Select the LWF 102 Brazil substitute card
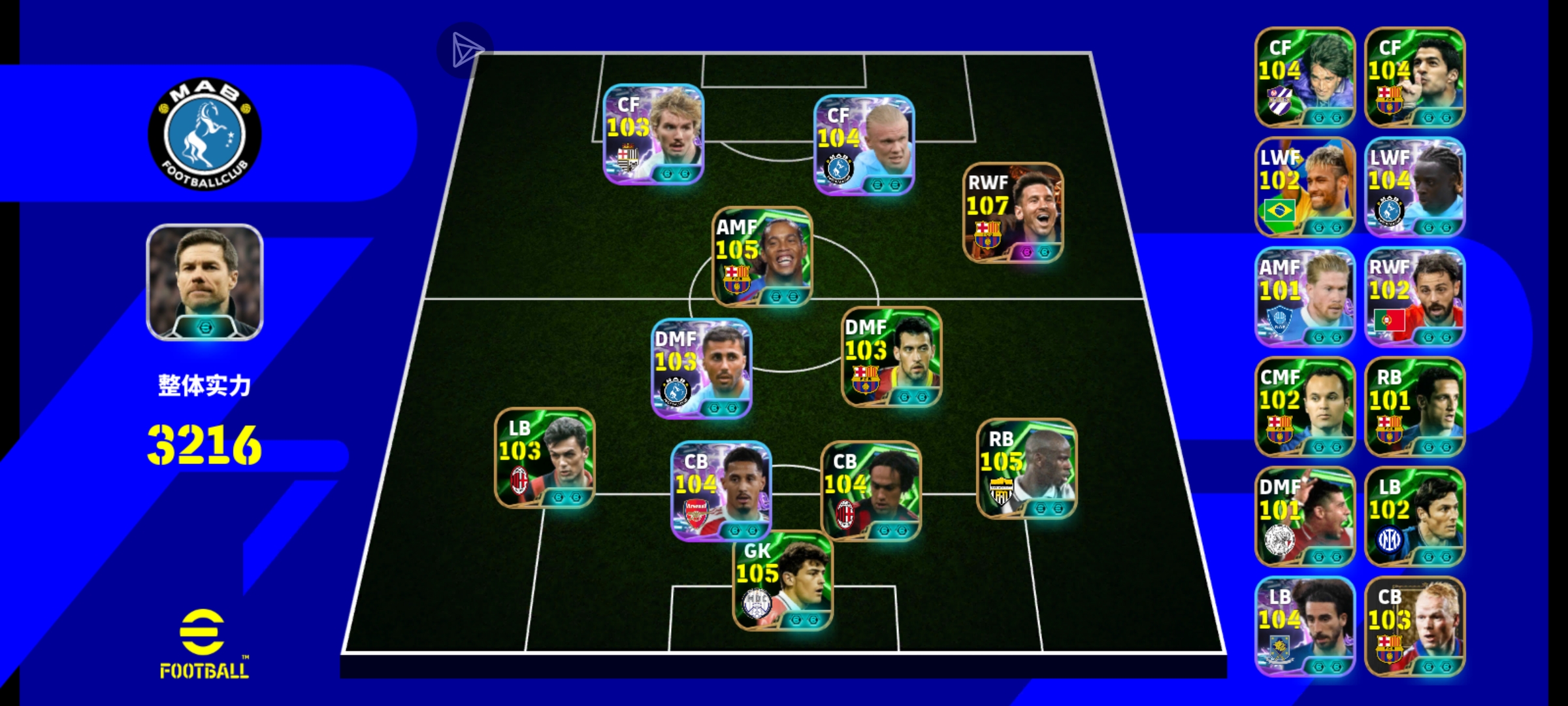The image size is (1568, 706). click(x=1305, y=187)
